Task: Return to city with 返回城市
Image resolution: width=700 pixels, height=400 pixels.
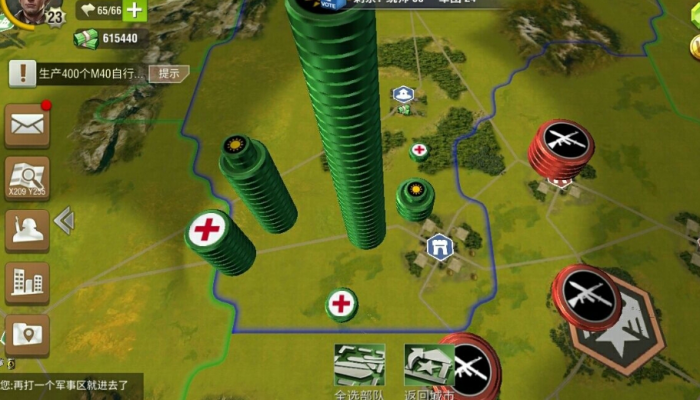Action: point(429,369)
